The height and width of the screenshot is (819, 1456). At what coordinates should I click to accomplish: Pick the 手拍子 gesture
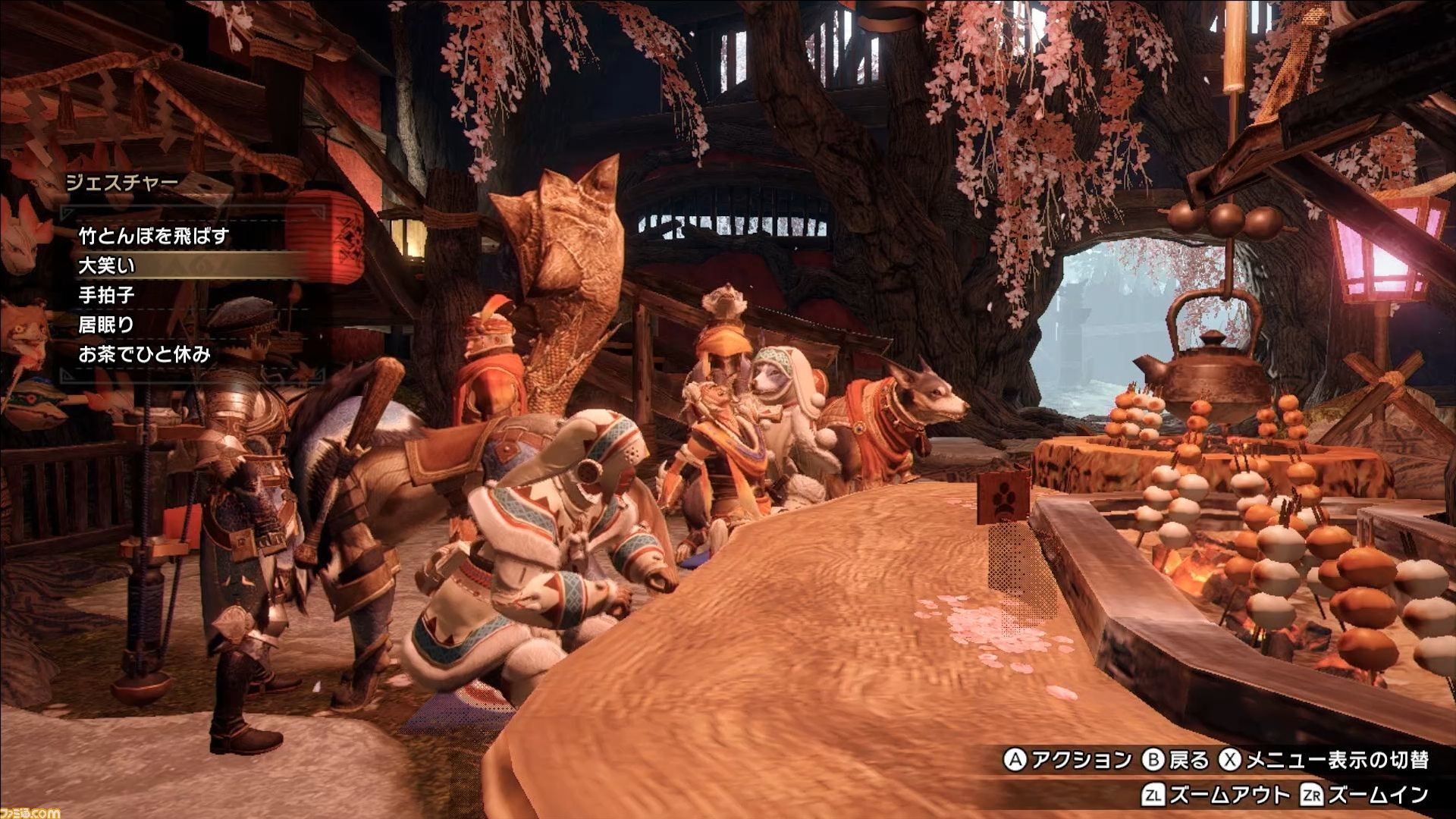(107, 295)
